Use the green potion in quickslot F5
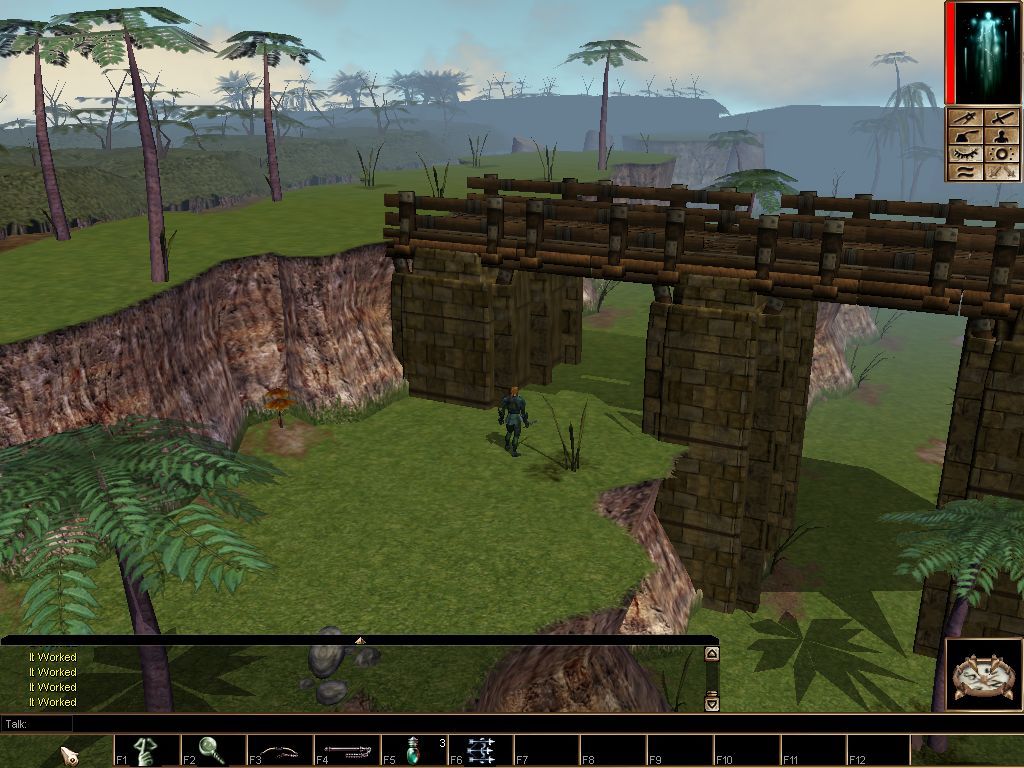 click(414, 750)
